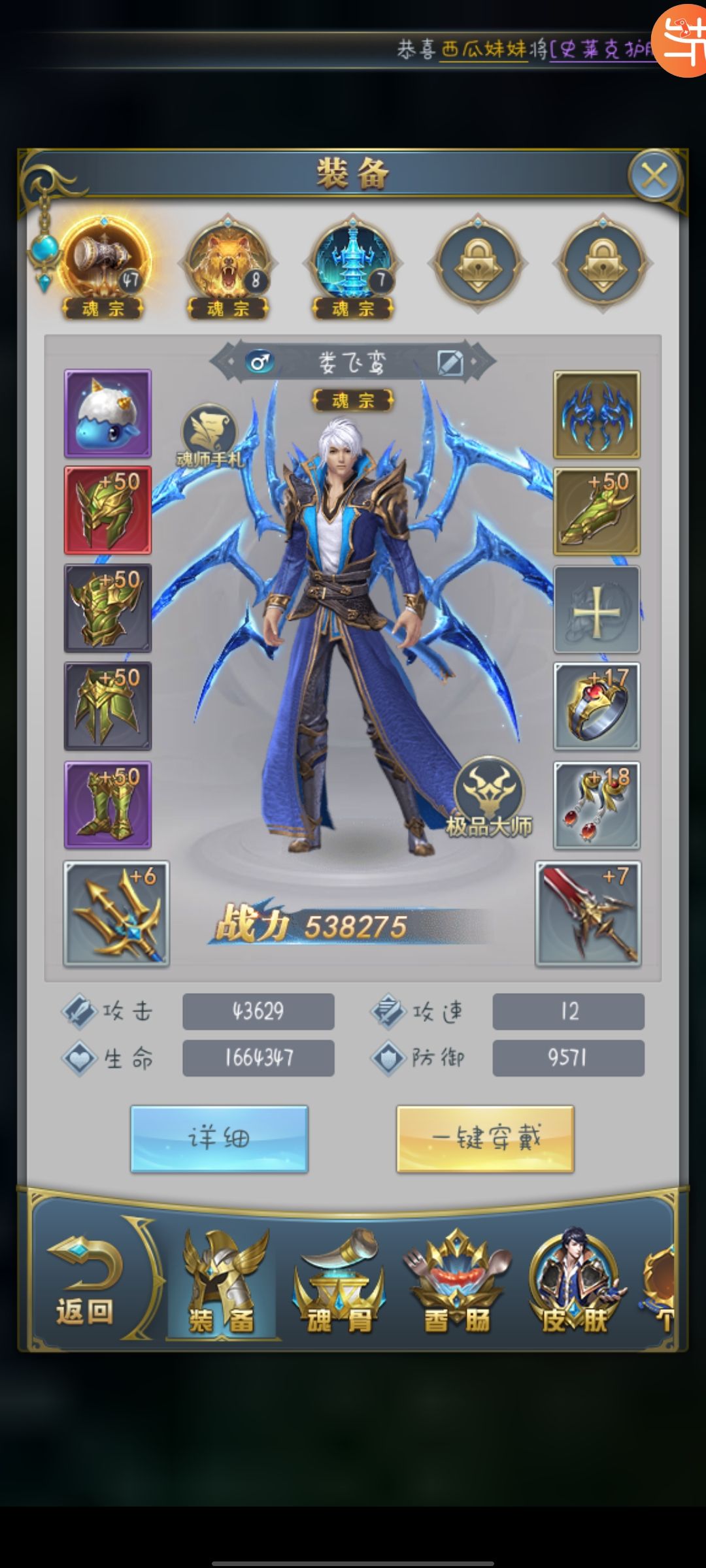Select the +18 red earrings slot
Viewport: 706px width, 1568px height.
(596, 805)
